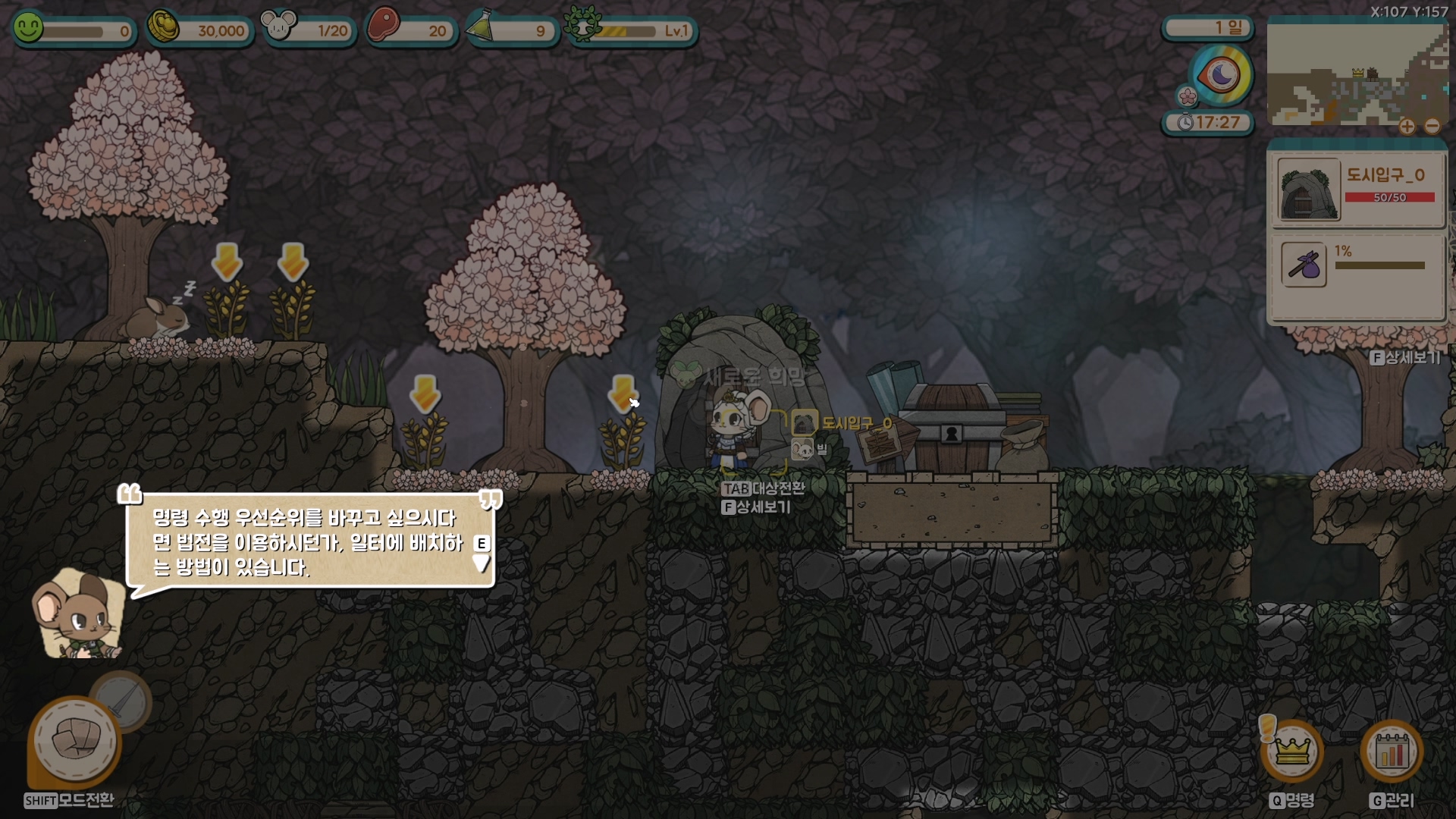Viewport: 1456px width, 819px height.
Task: Click the cherry blossom season icon
Action: 1187,96
